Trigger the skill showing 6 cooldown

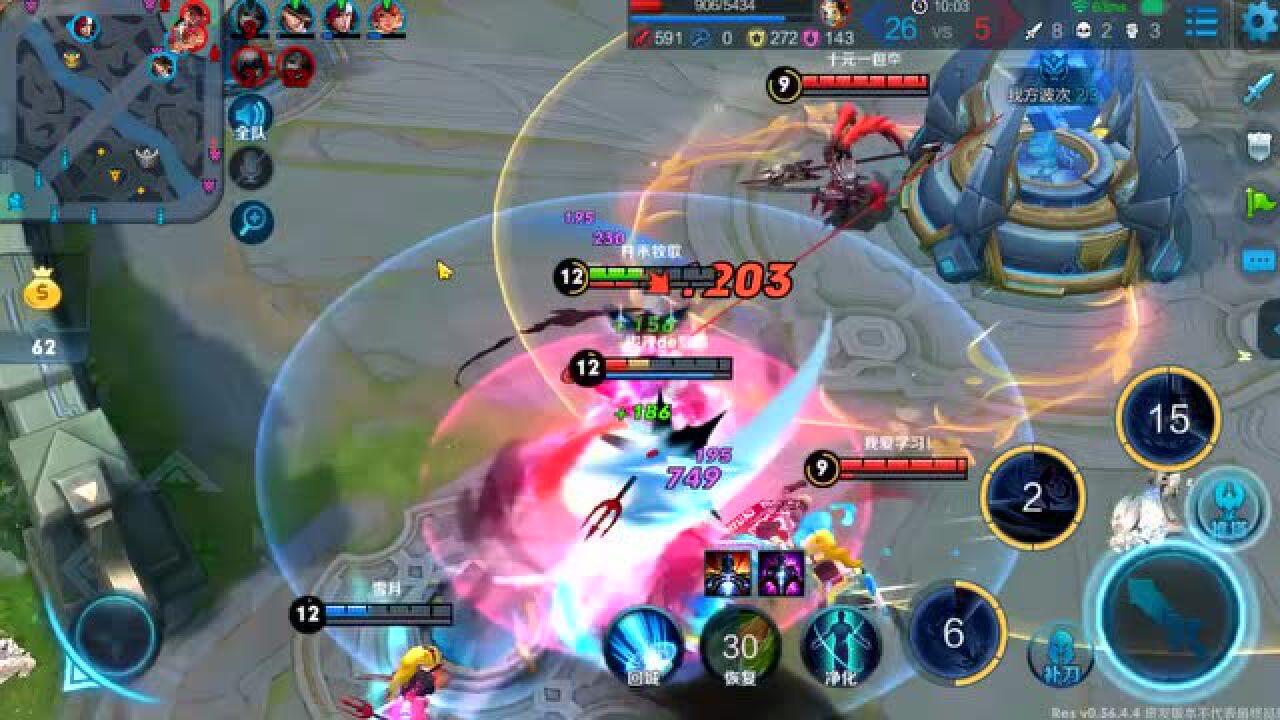pyautogui.click(x=954, y=633)
